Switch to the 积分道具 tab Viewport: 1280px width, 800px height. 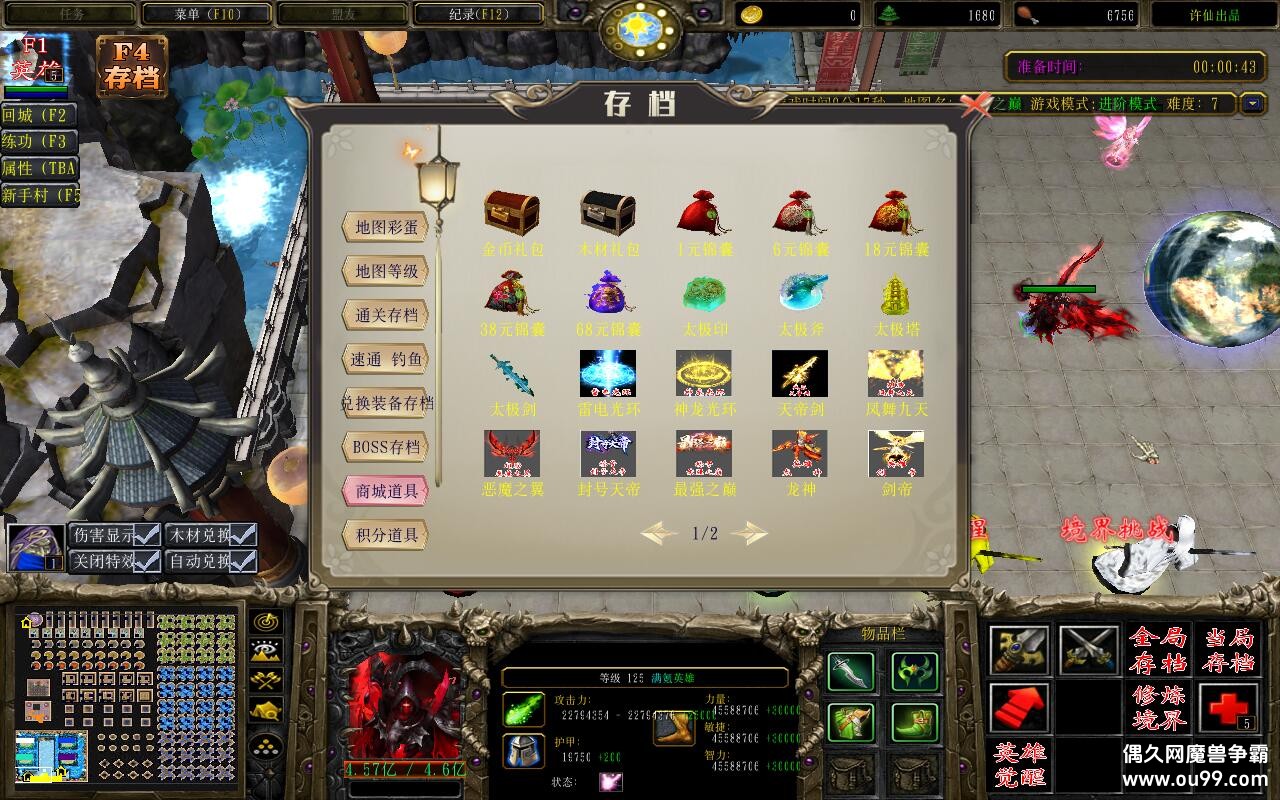[385, 535]
